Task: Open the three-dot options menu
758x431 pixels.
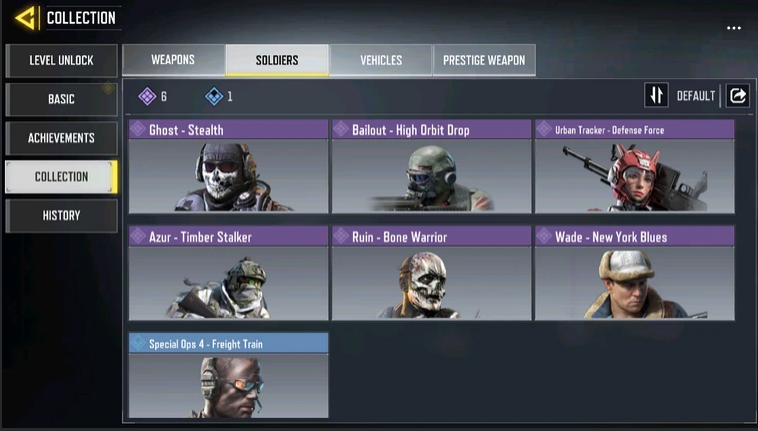Action: coord(734,28)
